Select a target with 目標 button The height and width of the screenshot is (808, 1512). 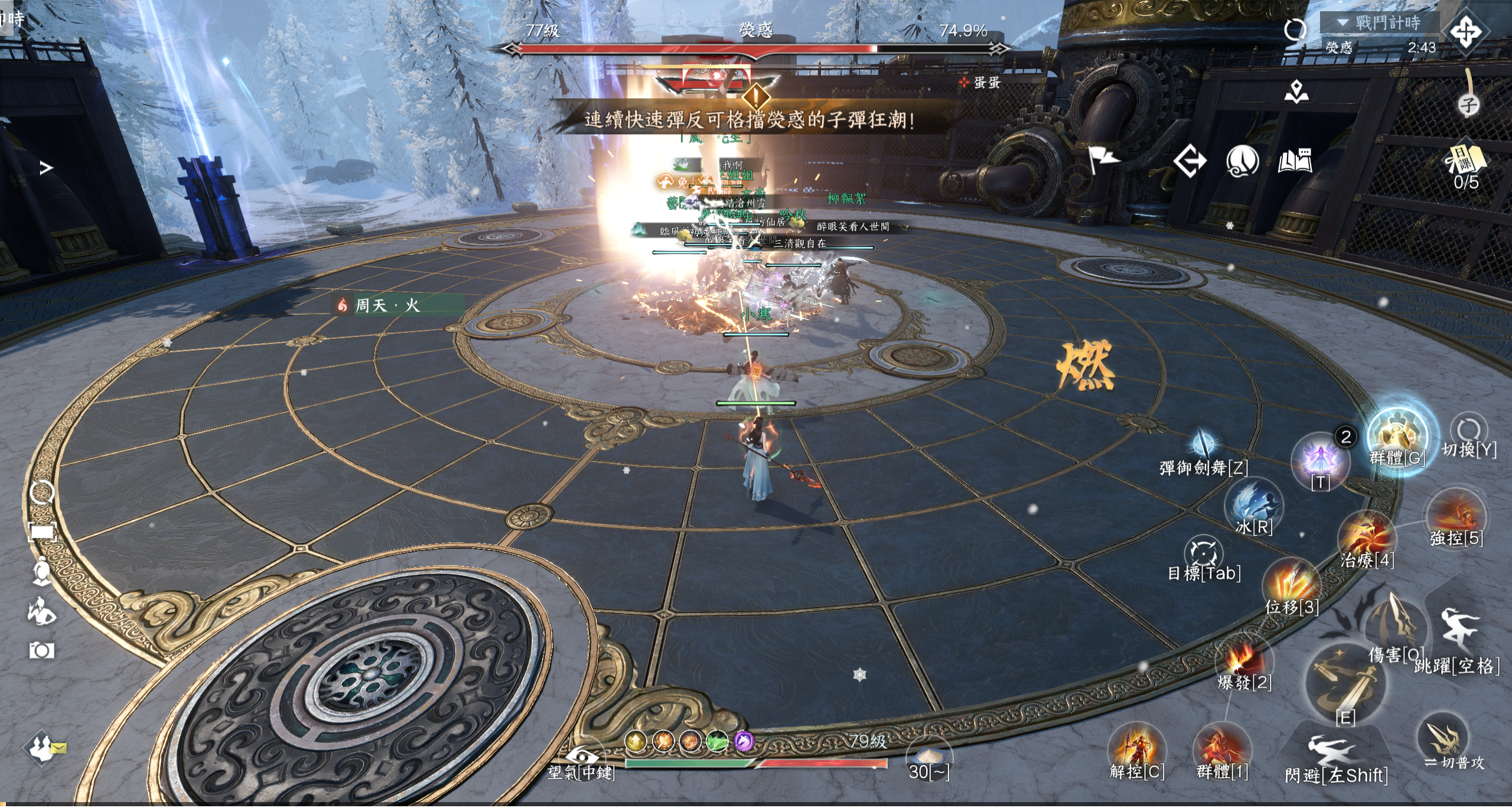[1203, 555]
